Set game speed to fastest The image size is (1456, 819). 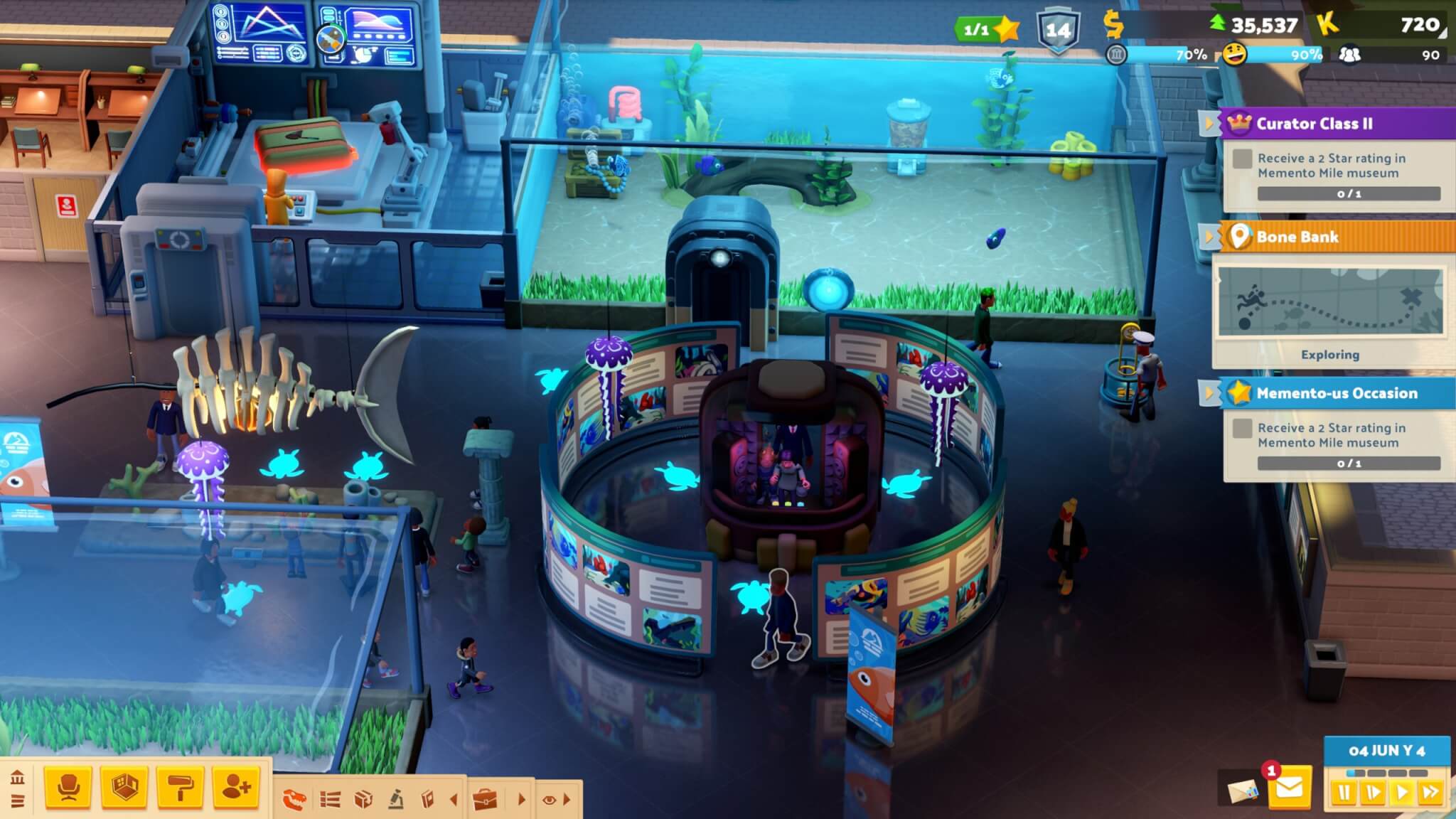click(1430, 792)
